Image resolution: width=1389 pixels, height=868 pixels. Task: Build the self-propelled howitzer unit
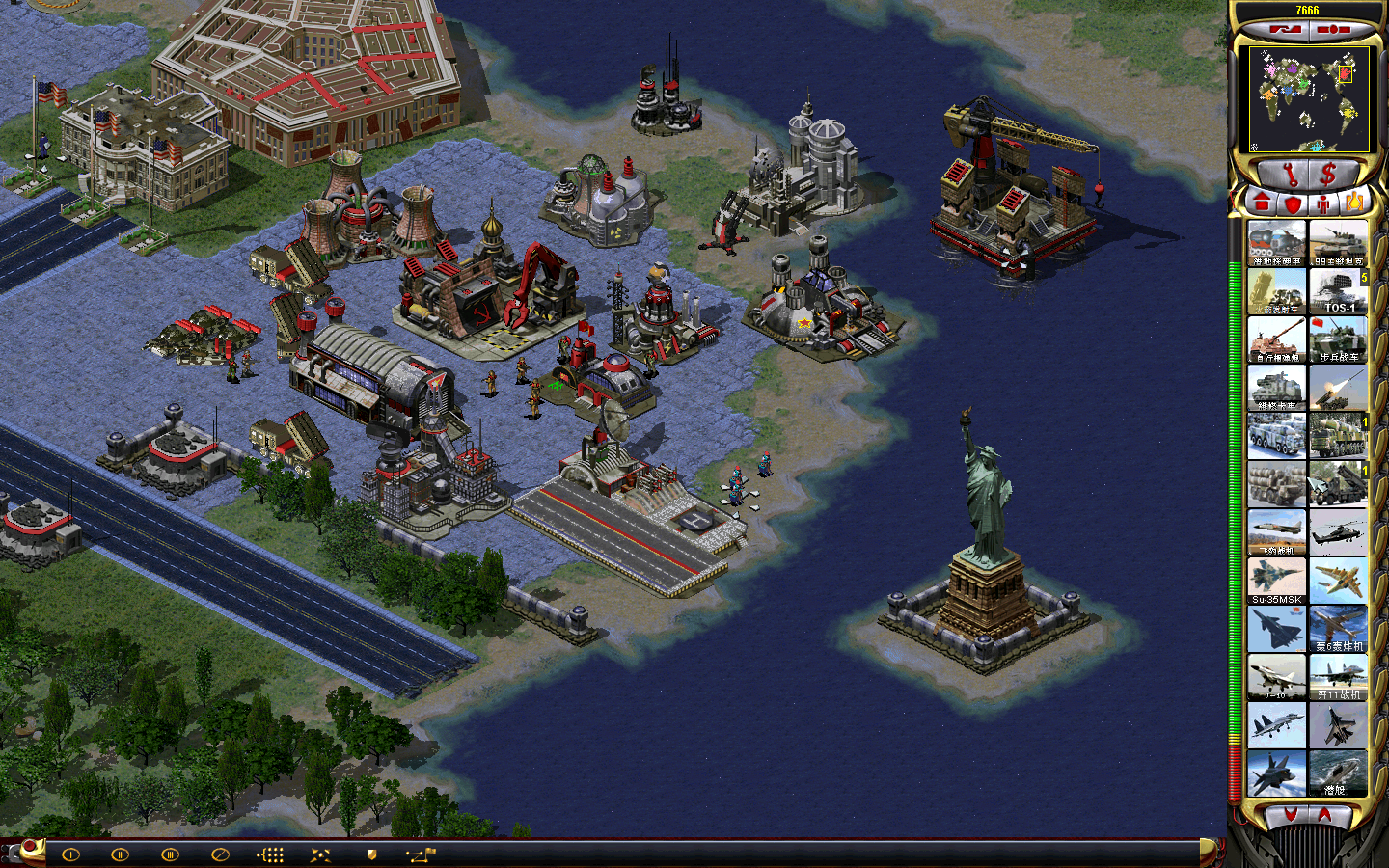point(1276,339)
